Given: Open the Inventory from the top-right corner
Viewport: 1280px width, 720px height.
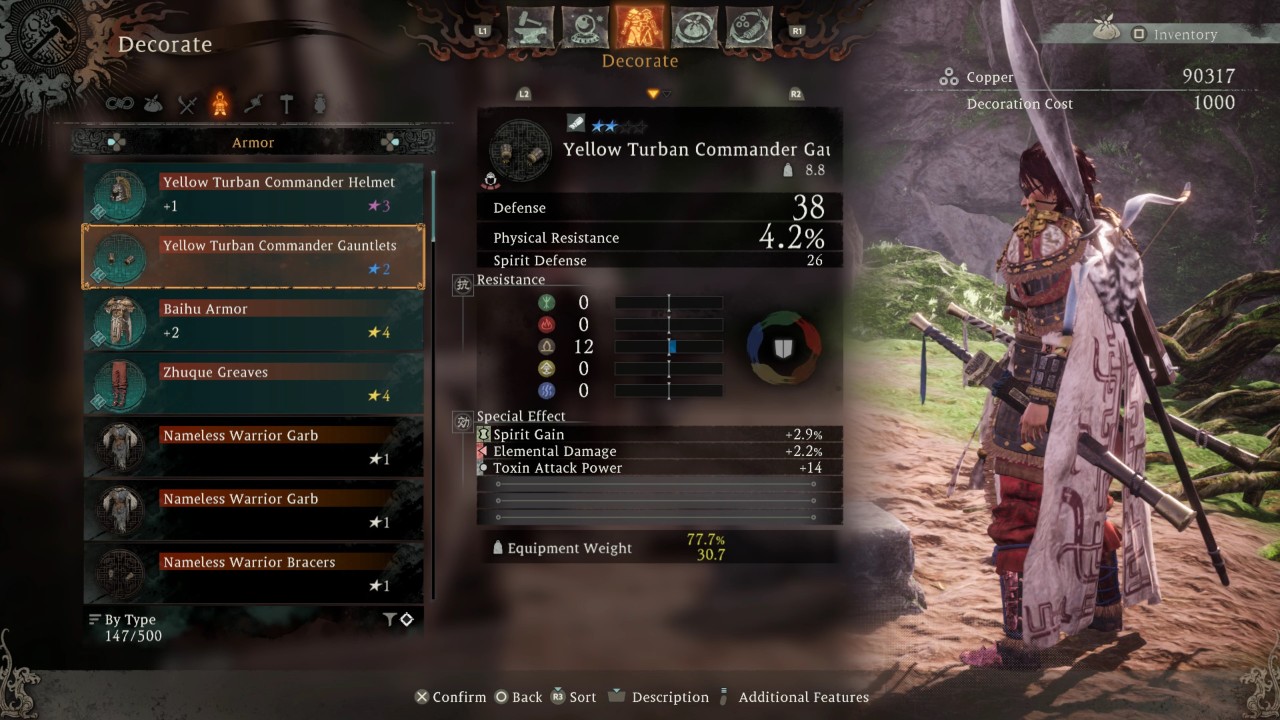Looking at the screenshot, I should pyautogui.click(x=1174, y=34).
